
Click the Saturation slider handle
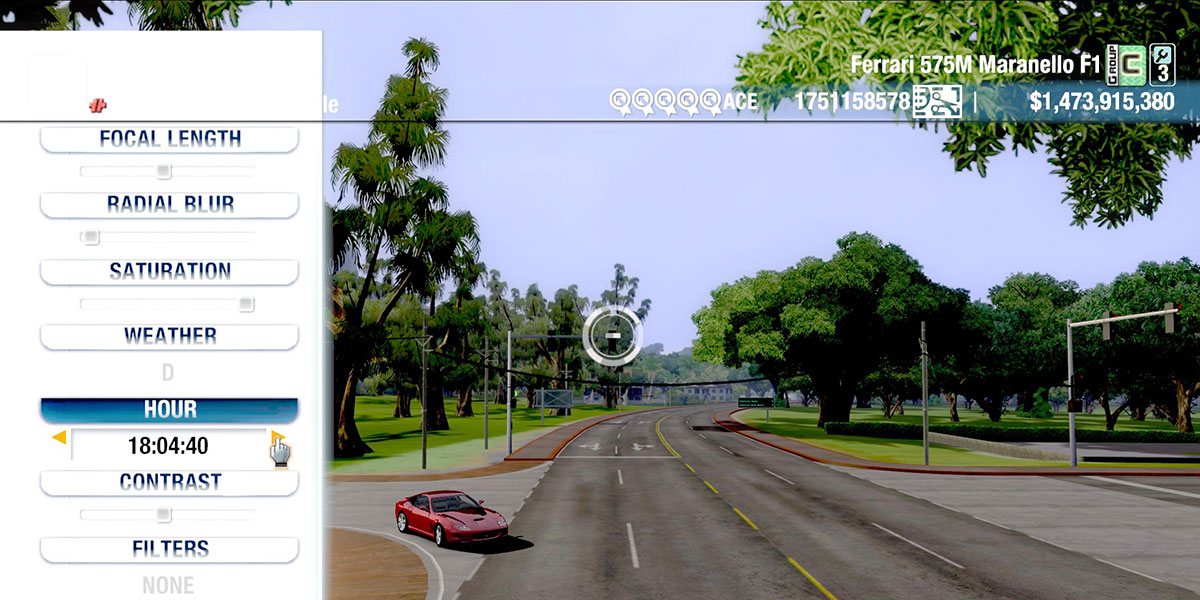click(x=245, y=304)
